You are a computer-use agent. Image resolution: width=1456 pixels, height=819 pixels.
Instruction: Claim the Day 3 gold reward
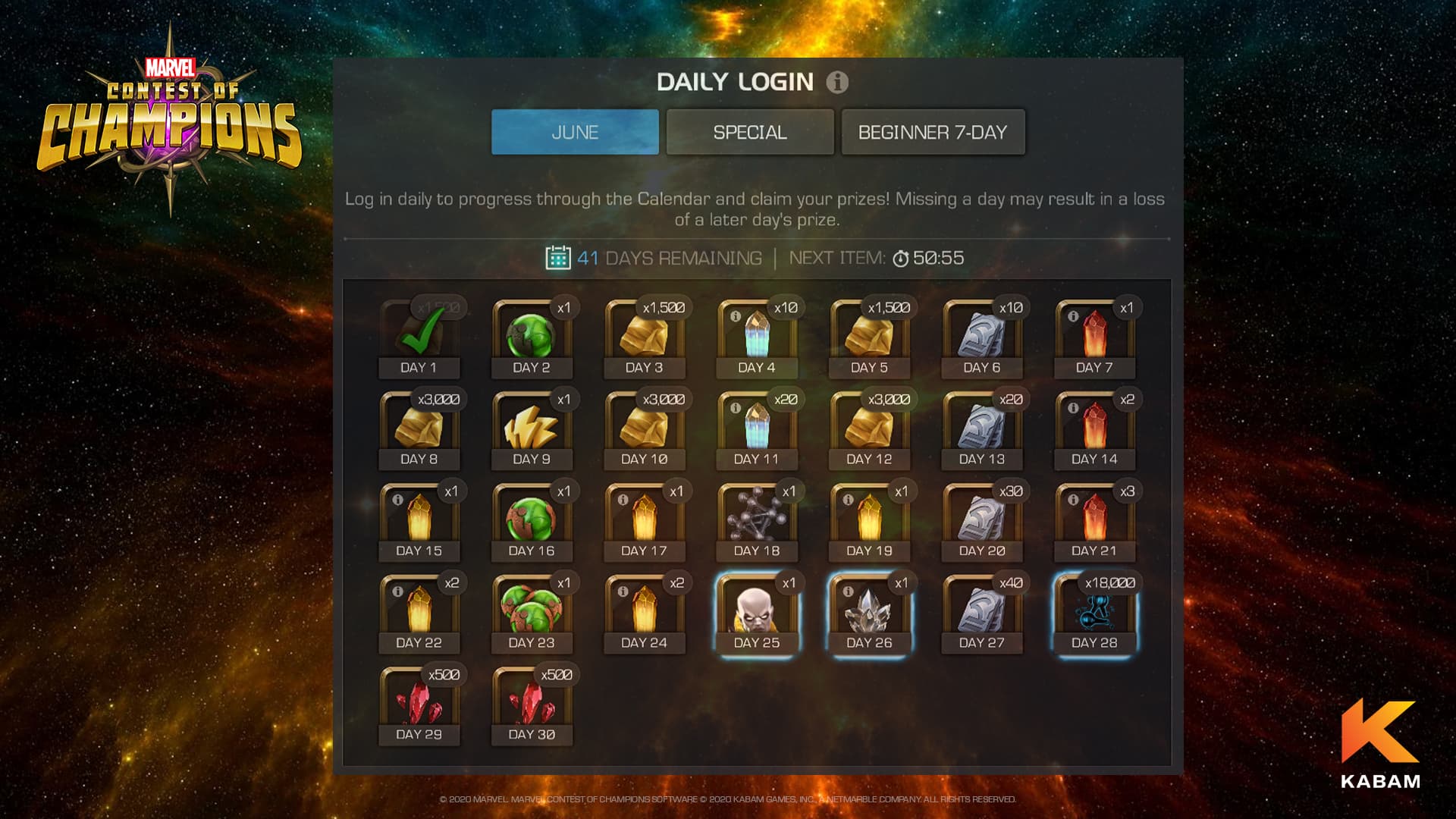643,337
